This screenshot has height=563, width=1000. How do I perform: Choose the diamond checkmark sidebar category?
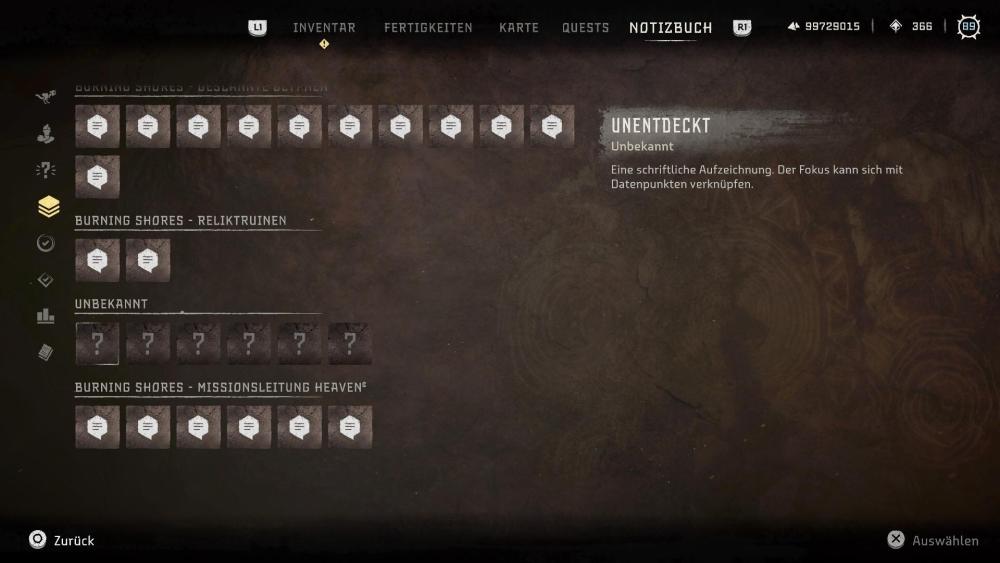(46, 280)
